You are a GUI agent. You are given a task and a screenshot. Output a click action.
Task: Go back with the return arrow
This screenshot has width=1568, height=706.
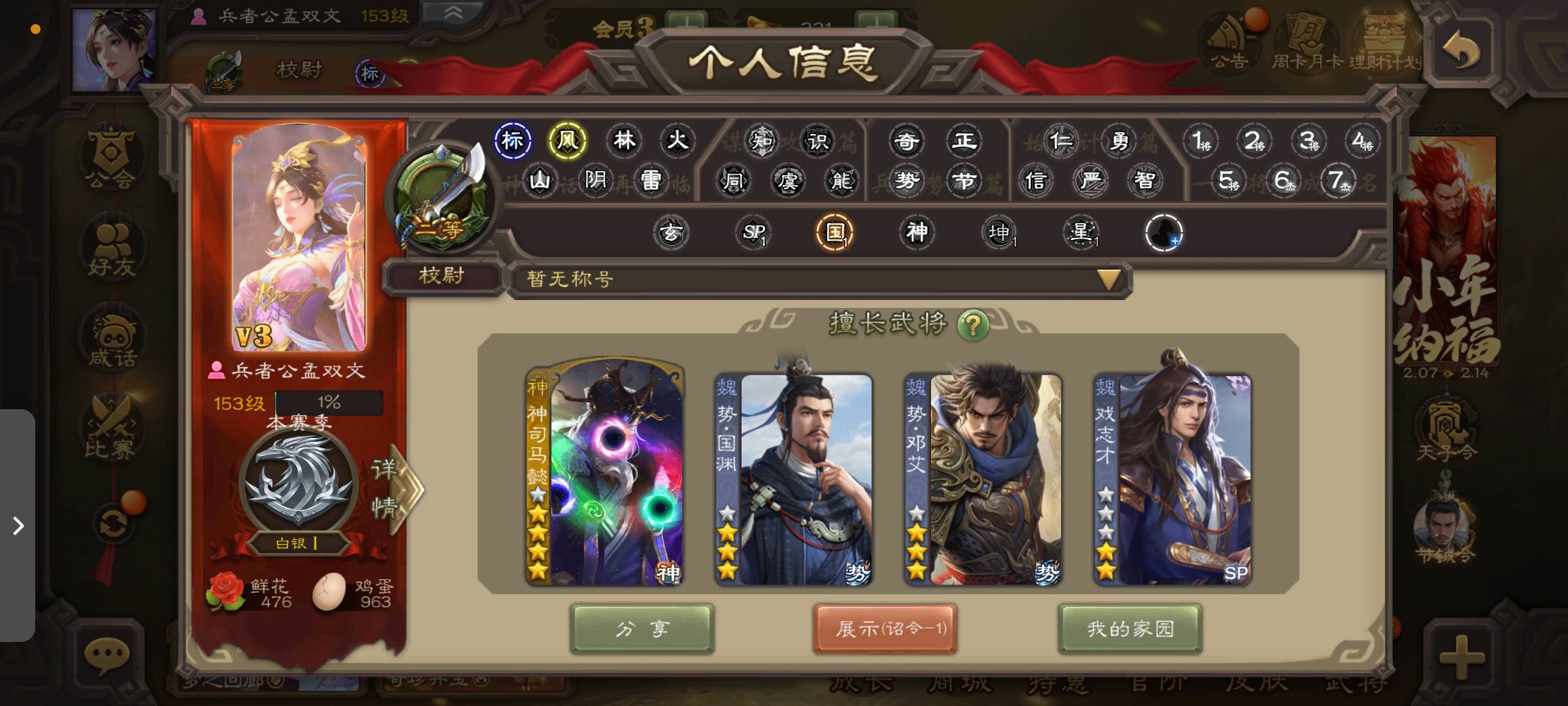pos(1461,51)
